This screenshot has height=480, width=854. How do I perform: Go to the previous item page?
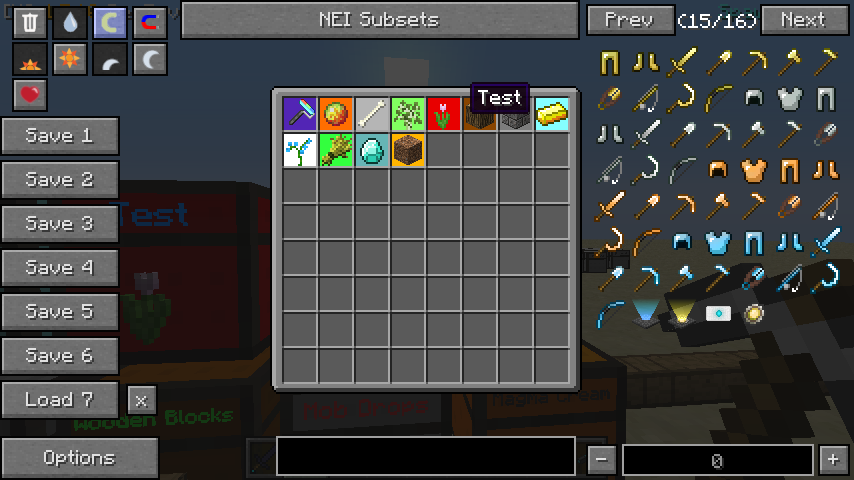tap(629, 19)
